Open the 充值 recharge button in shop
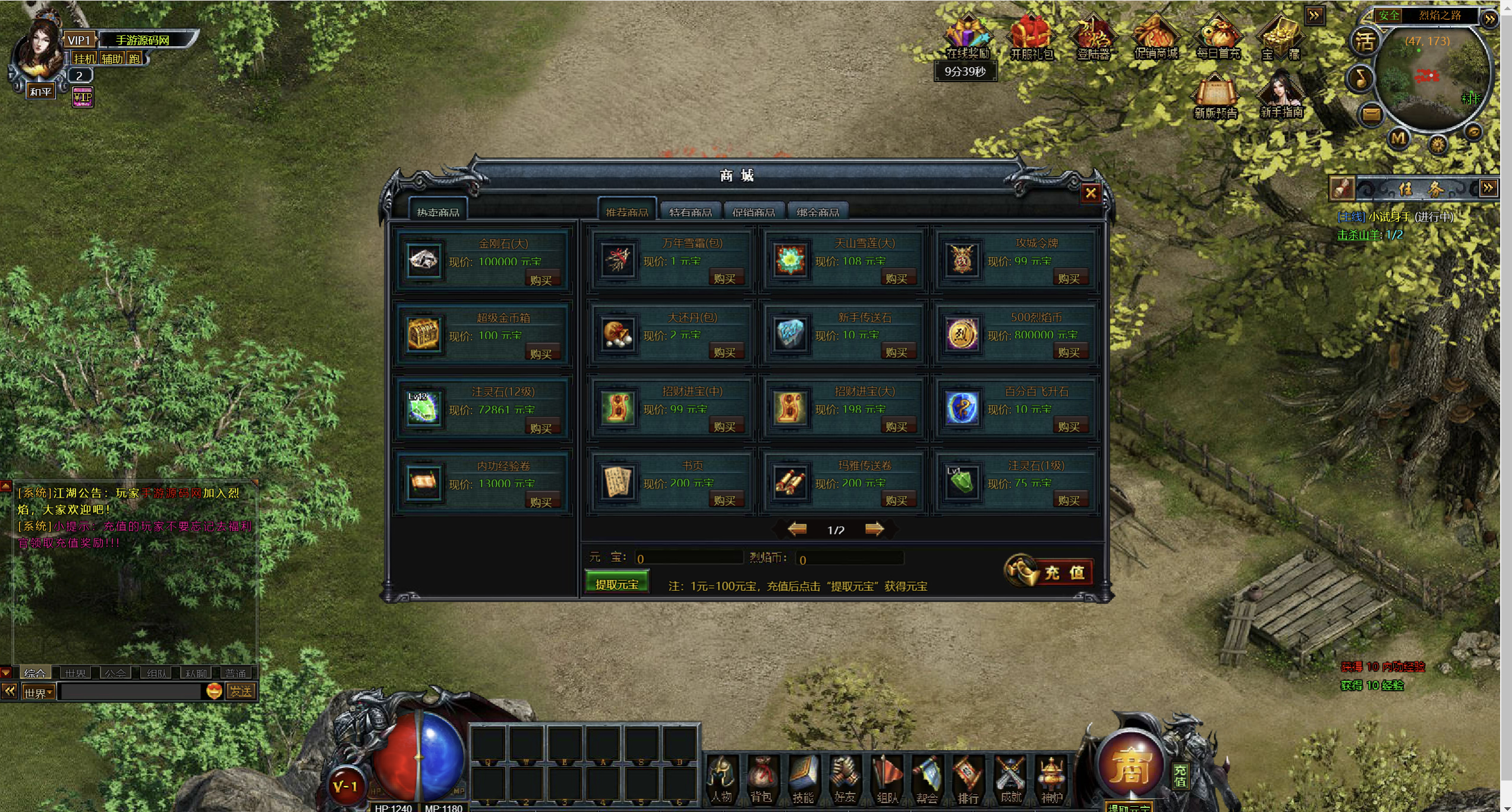This screenshot has width=1512, height=812. click(x=1050, y=572)
